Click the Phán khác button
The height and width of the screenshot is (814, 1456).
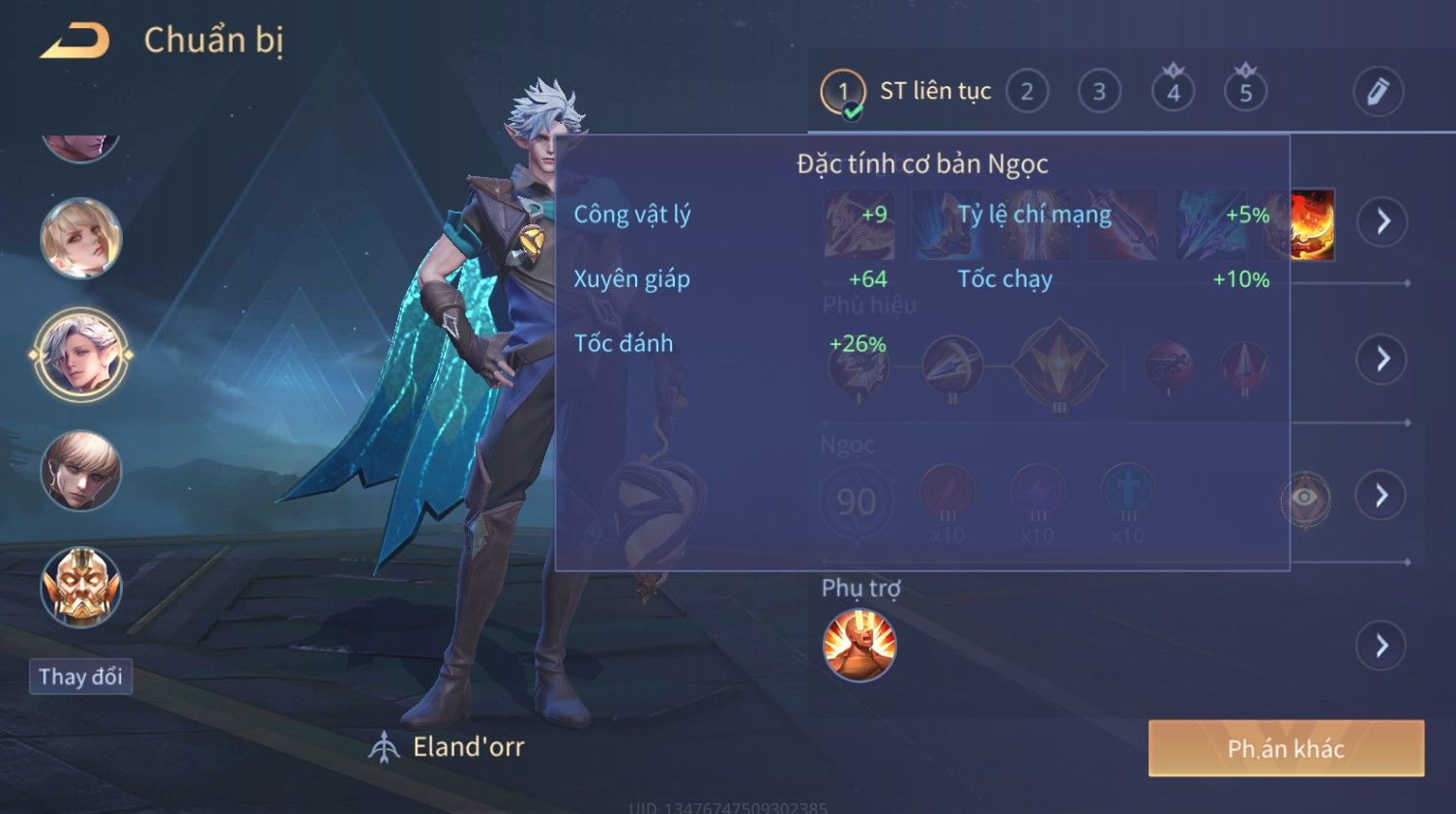tap(1286, 748)
